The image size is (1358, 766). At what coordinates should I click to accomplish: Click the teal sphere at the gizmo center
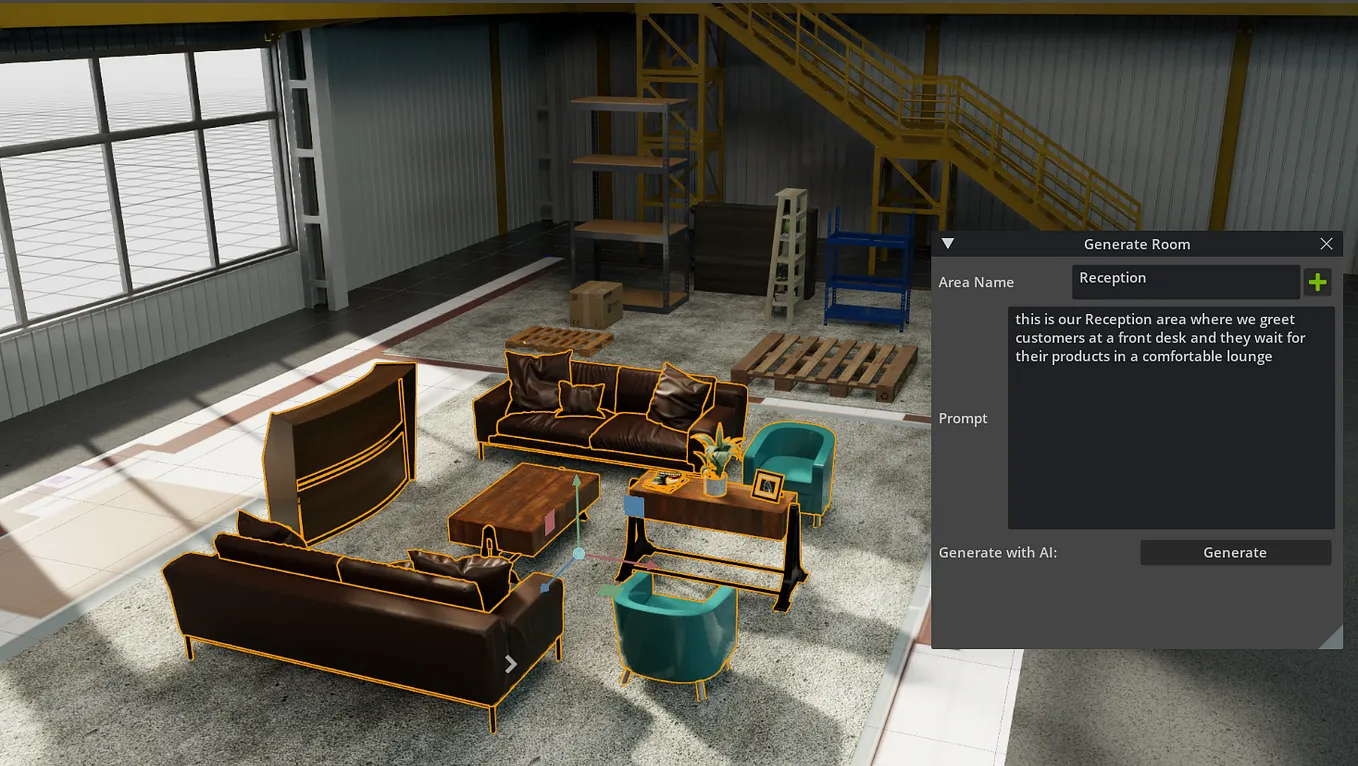[x=578, y=553]
